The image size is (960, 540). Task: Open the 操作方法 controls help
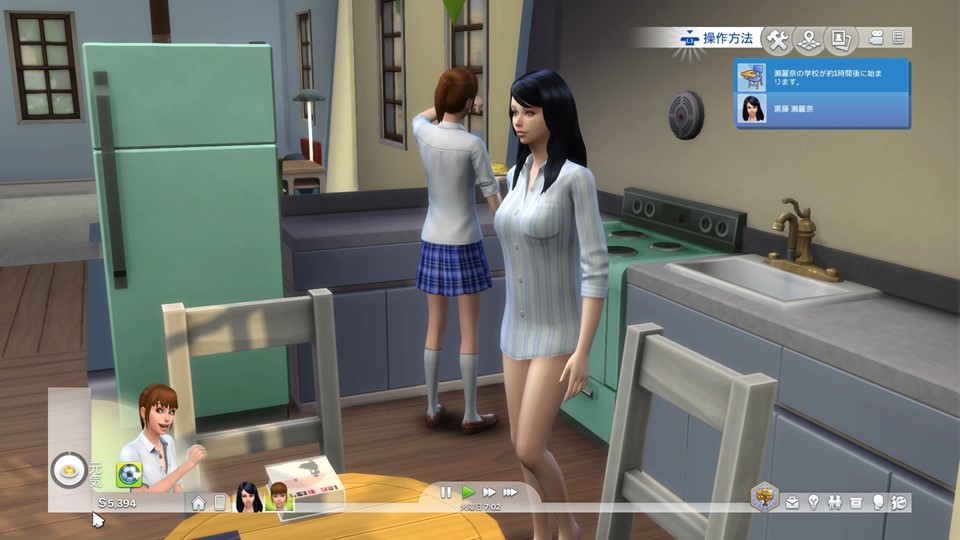[714, 39]
